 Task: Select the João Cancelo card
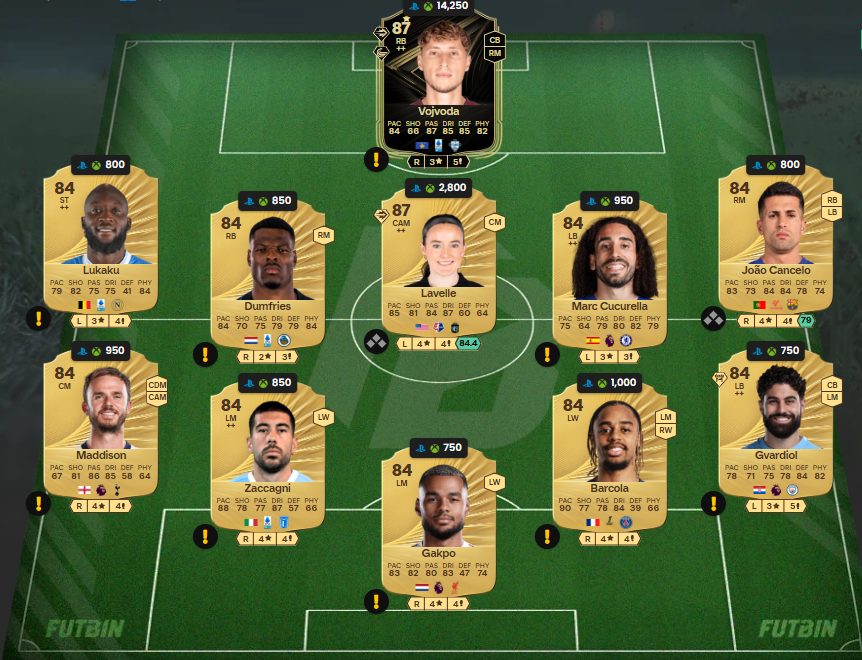coord(775,240)
